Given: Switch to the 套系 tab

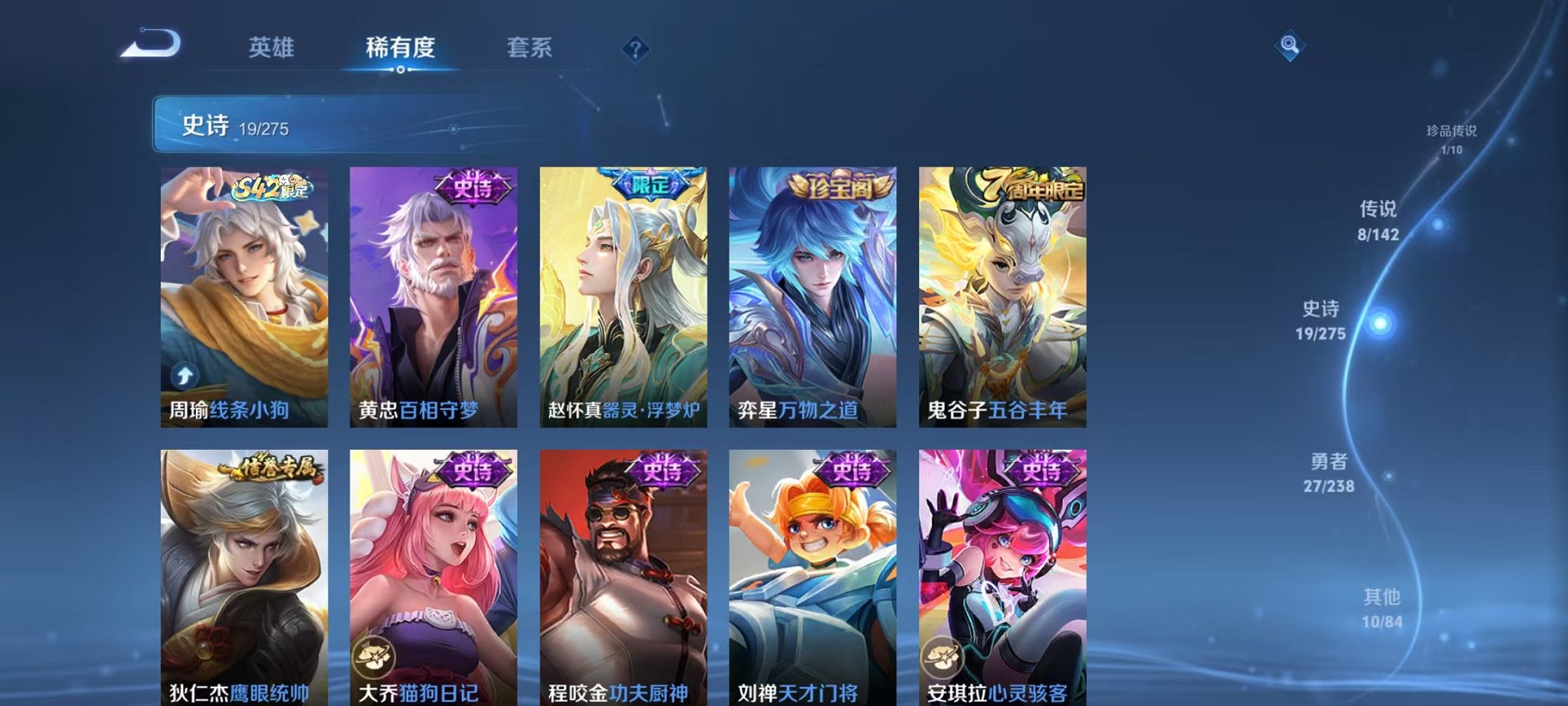Looking at the screenshot, I should [529, 48].
